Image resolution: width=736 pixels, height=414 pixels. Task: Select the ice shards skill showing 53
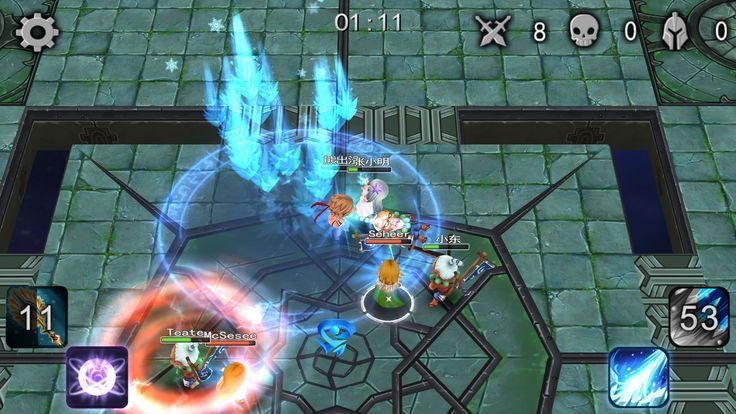coord(699,317)
